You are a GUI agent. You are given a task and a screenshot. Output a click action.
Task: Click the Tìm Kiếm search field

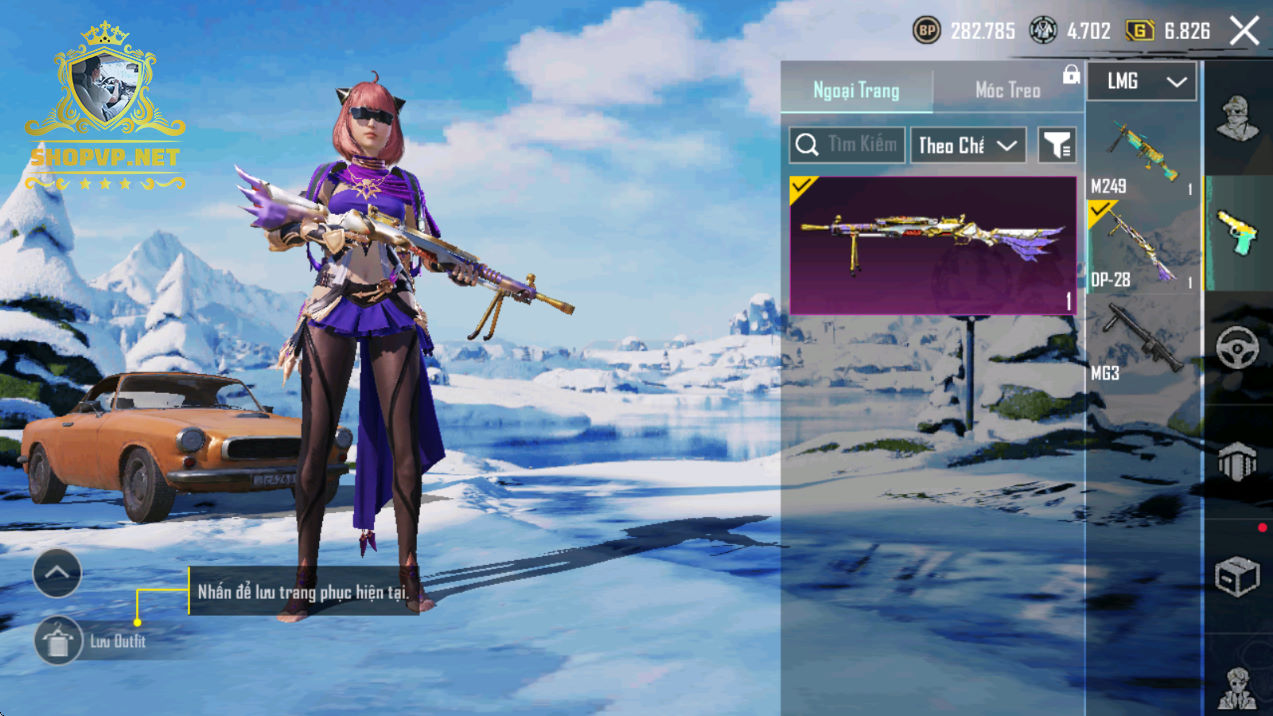(848, 145)
